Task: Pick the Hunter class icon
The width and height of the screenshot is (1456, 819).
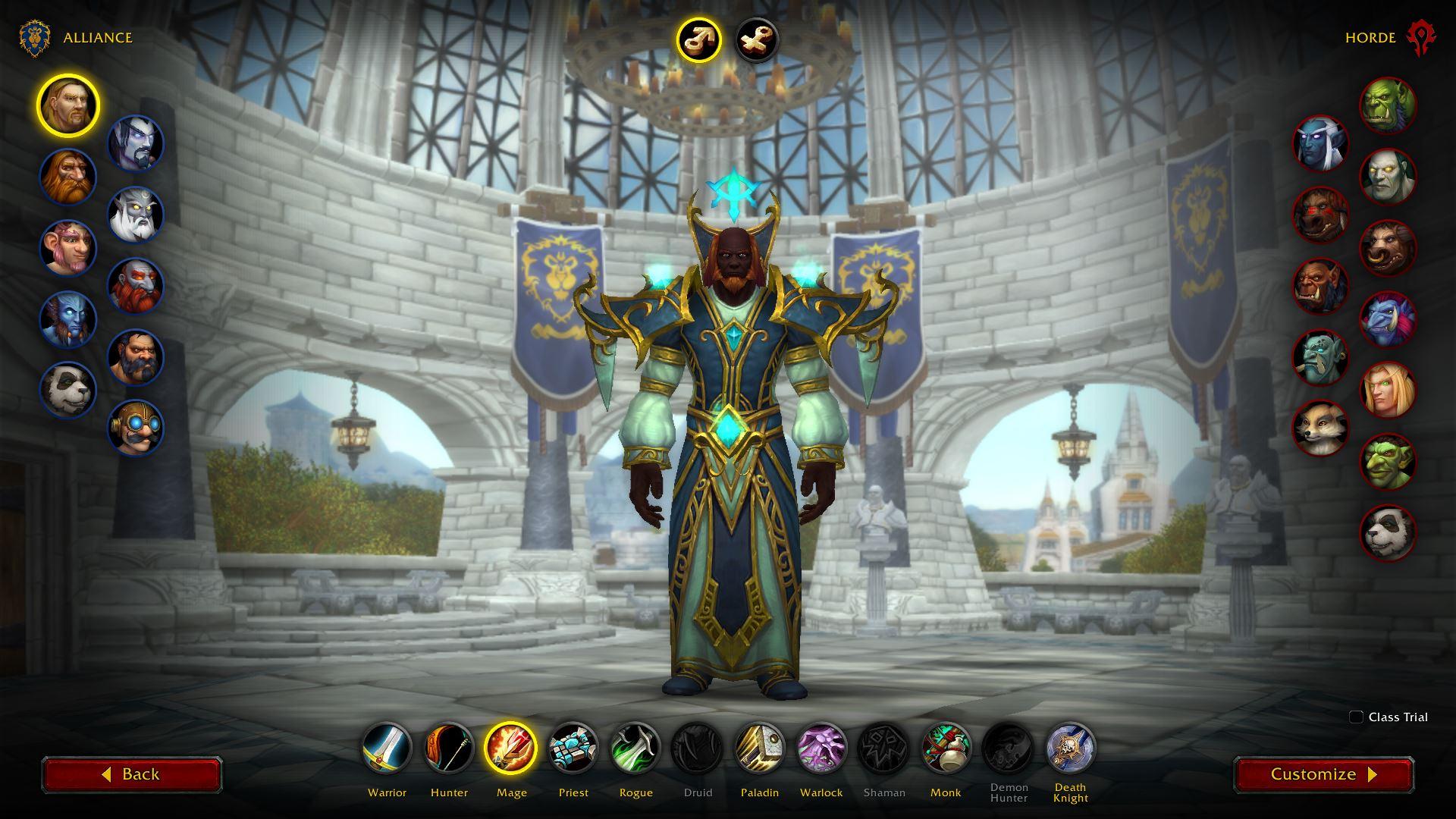Action: tap(449, 747)
